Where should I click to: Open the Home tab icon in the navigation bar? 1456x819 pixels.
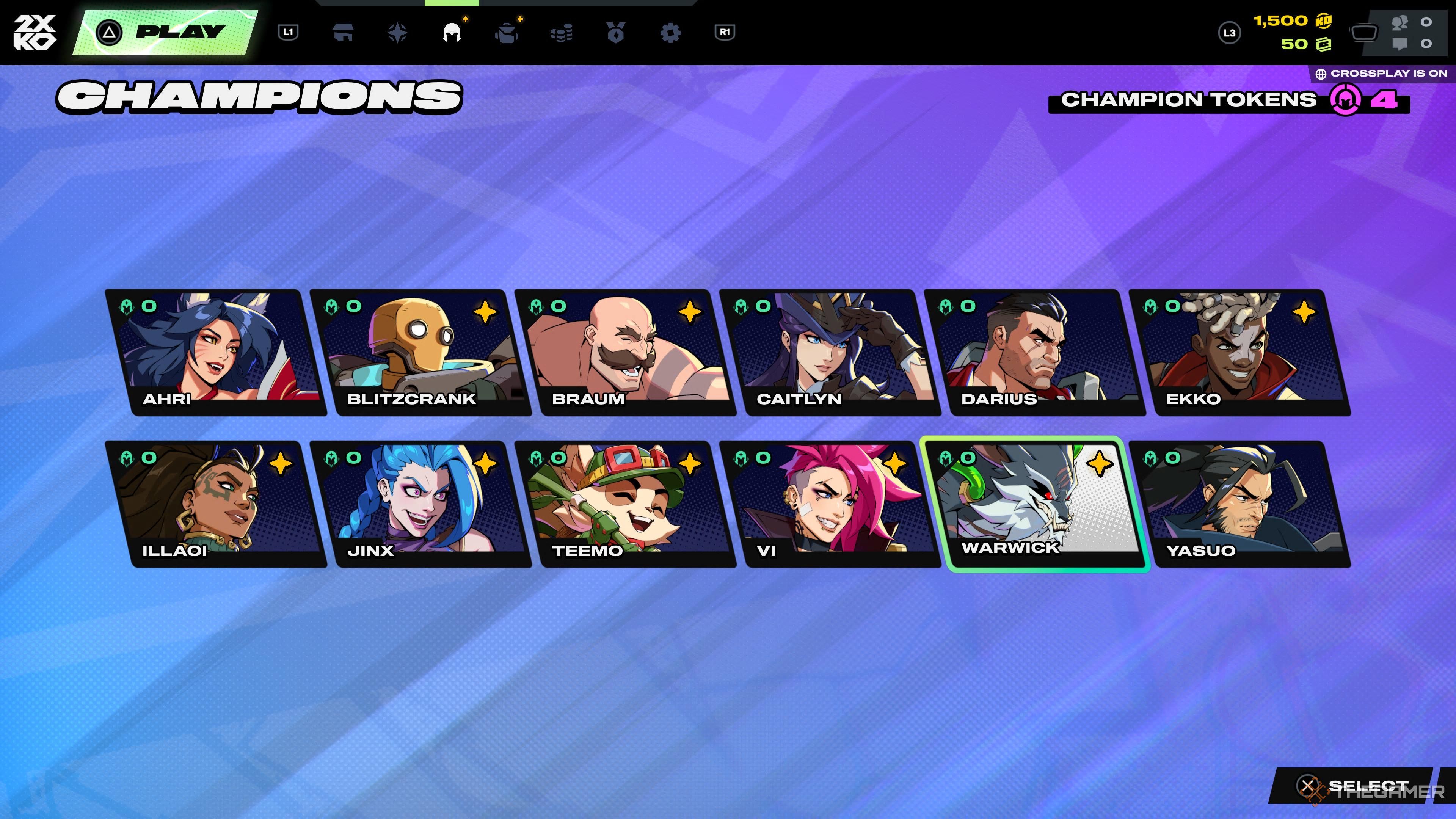coord(344,33)
